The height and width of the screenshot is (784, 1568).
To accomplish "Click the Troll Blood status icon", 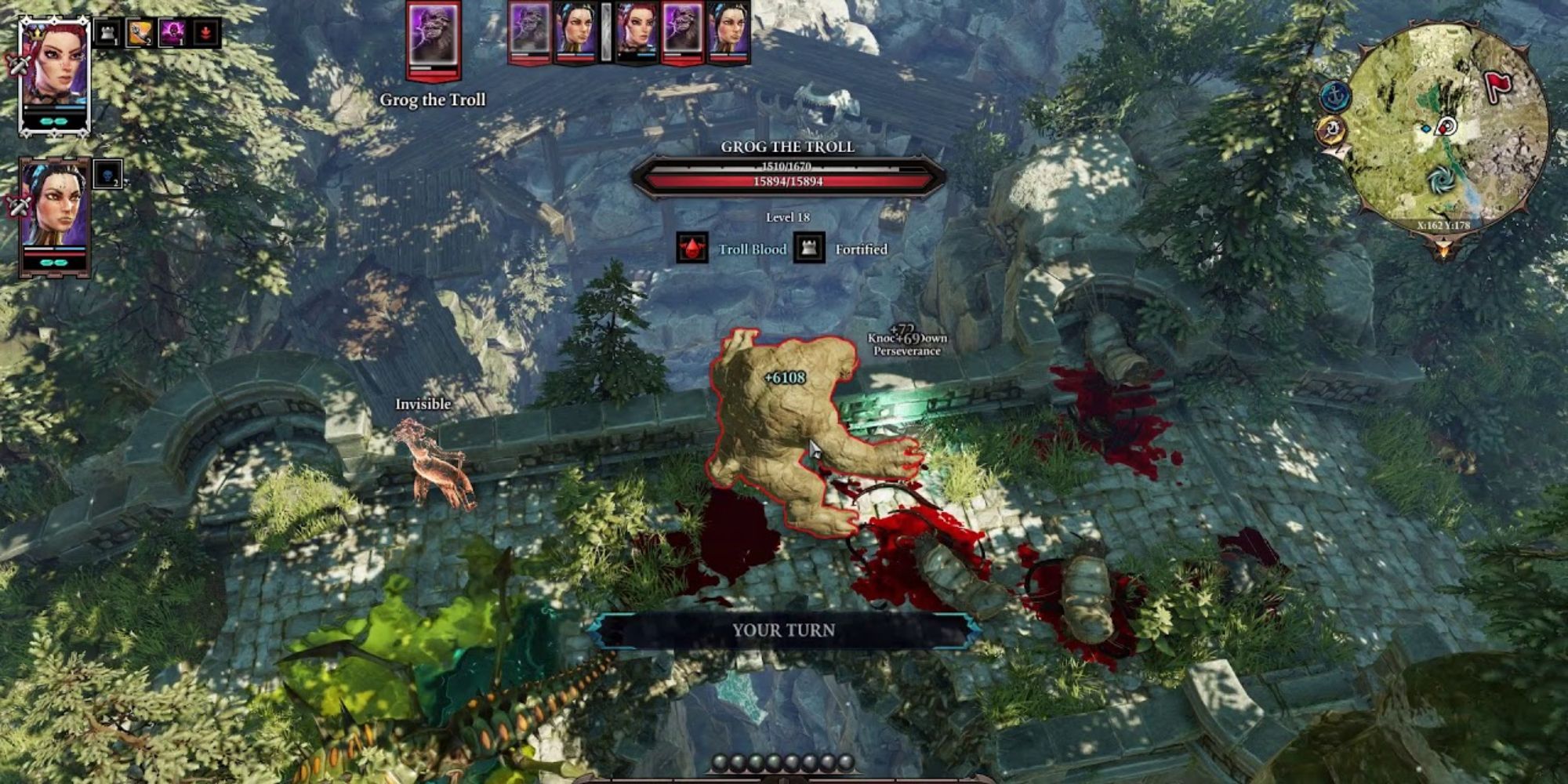I will [x=692, y=249].
